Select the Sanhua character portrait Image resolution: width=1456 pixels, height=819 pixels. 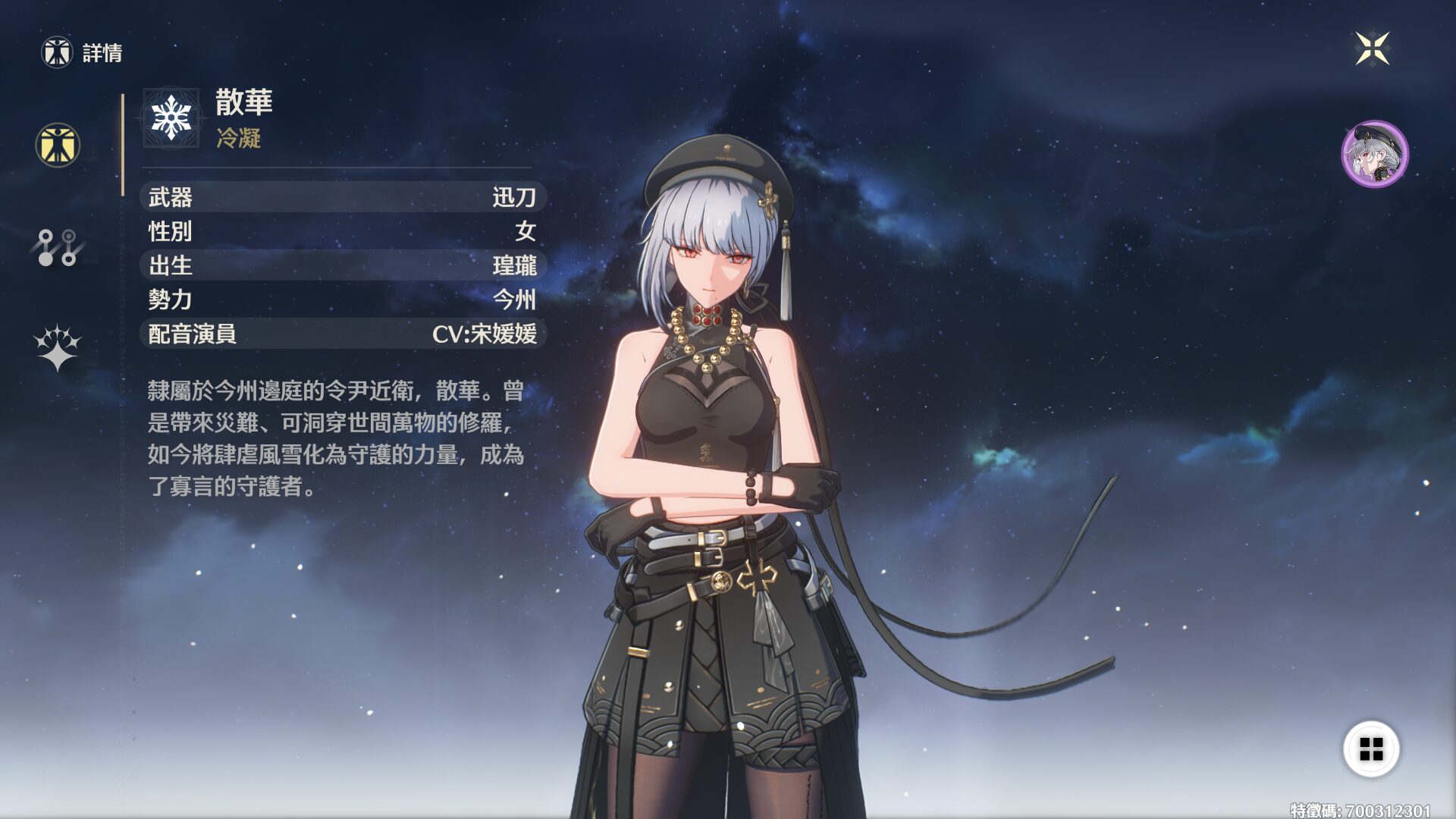[x=1374, y=154]
